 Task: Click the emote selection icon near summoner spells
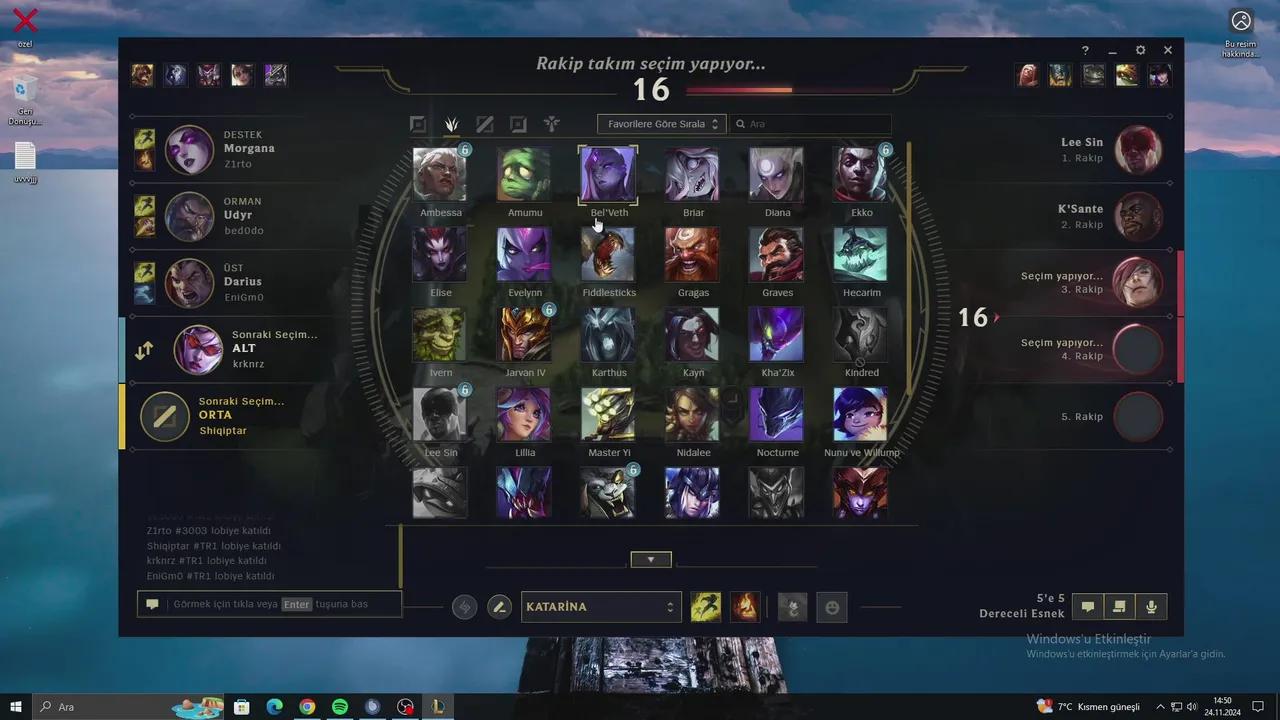[x=831, y=606]
